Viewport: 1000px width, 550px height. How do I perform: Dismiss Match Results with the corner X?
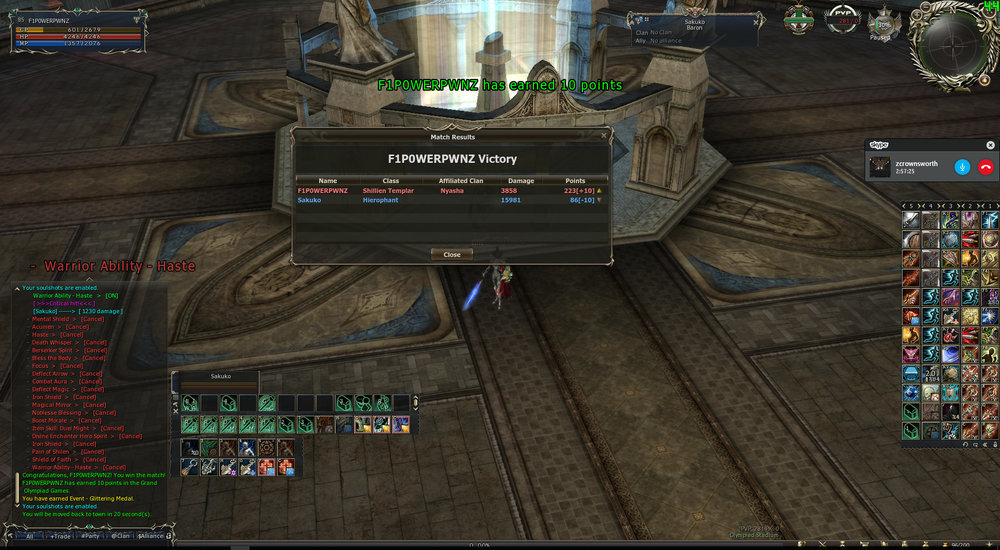pos(604,134)
